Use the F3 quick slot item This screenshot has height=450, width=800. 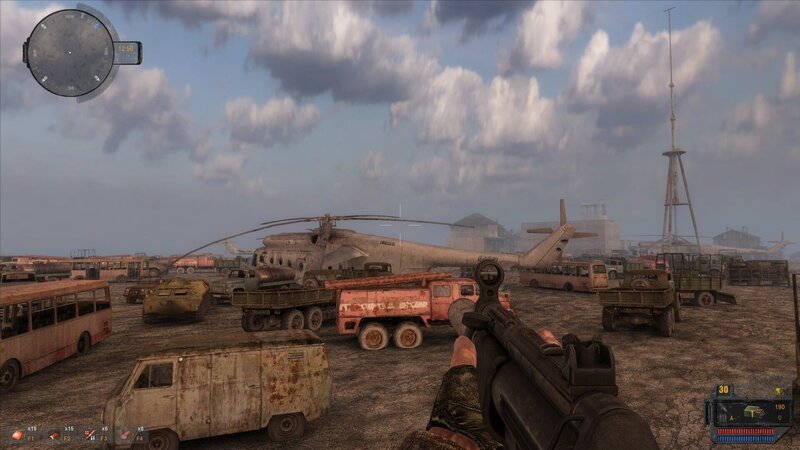pos(90,435)
